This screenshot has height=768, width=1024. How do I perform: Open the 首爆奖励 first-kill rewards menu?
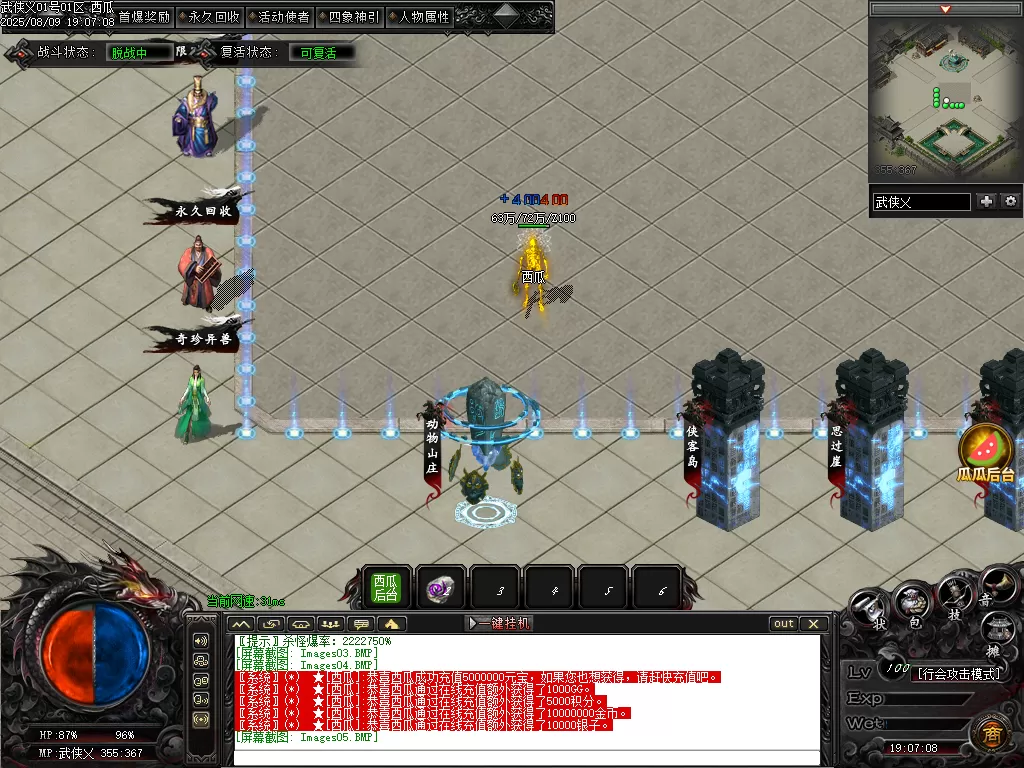143,17
